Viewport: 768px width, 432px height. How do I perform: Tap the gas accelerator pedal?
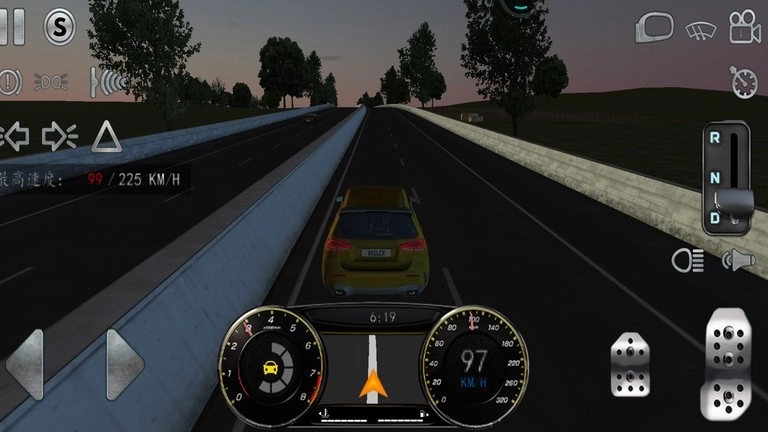728,365
